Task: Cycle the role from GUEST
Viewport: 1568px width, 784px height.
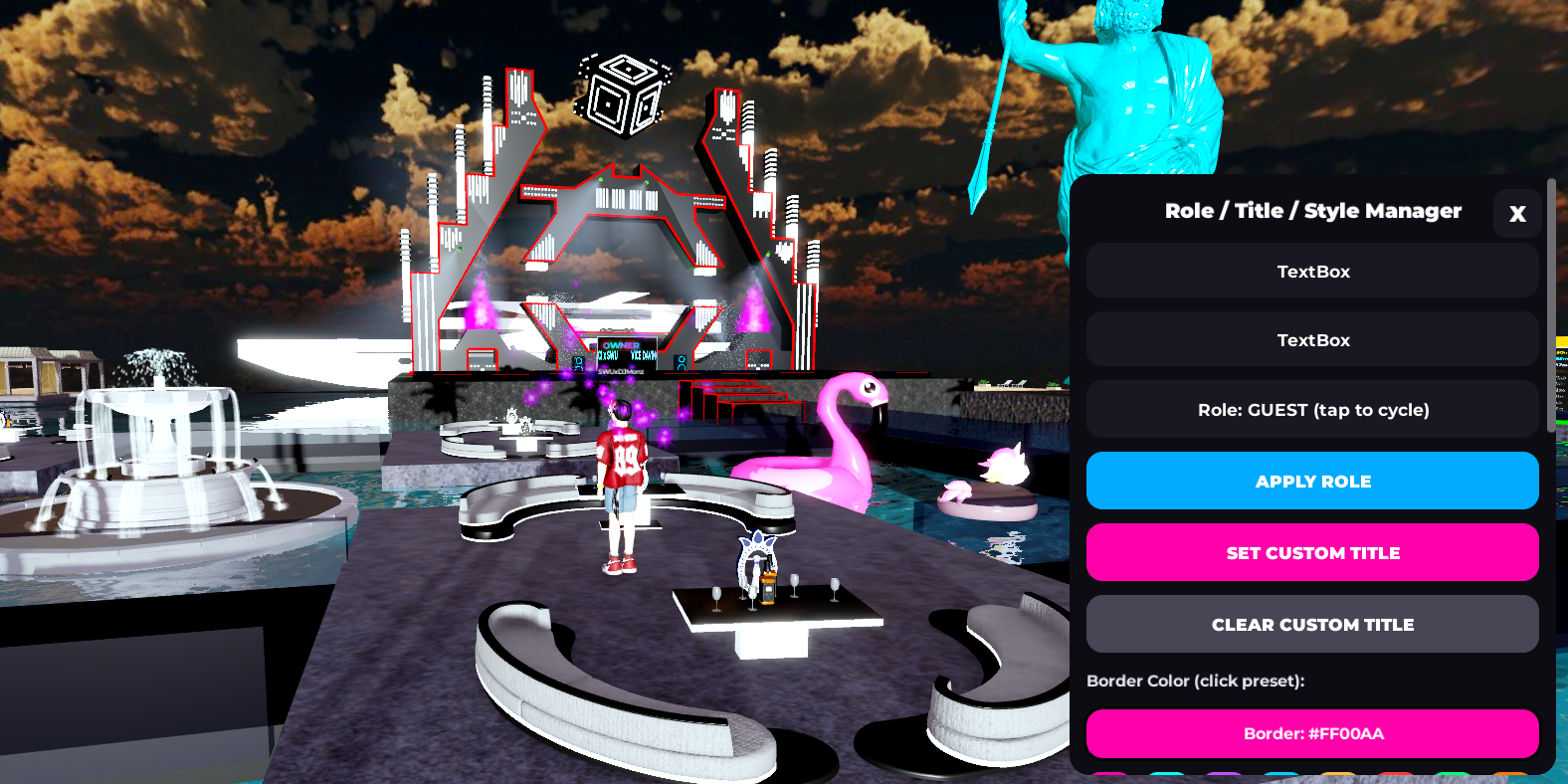Action: click(1312, 409)
